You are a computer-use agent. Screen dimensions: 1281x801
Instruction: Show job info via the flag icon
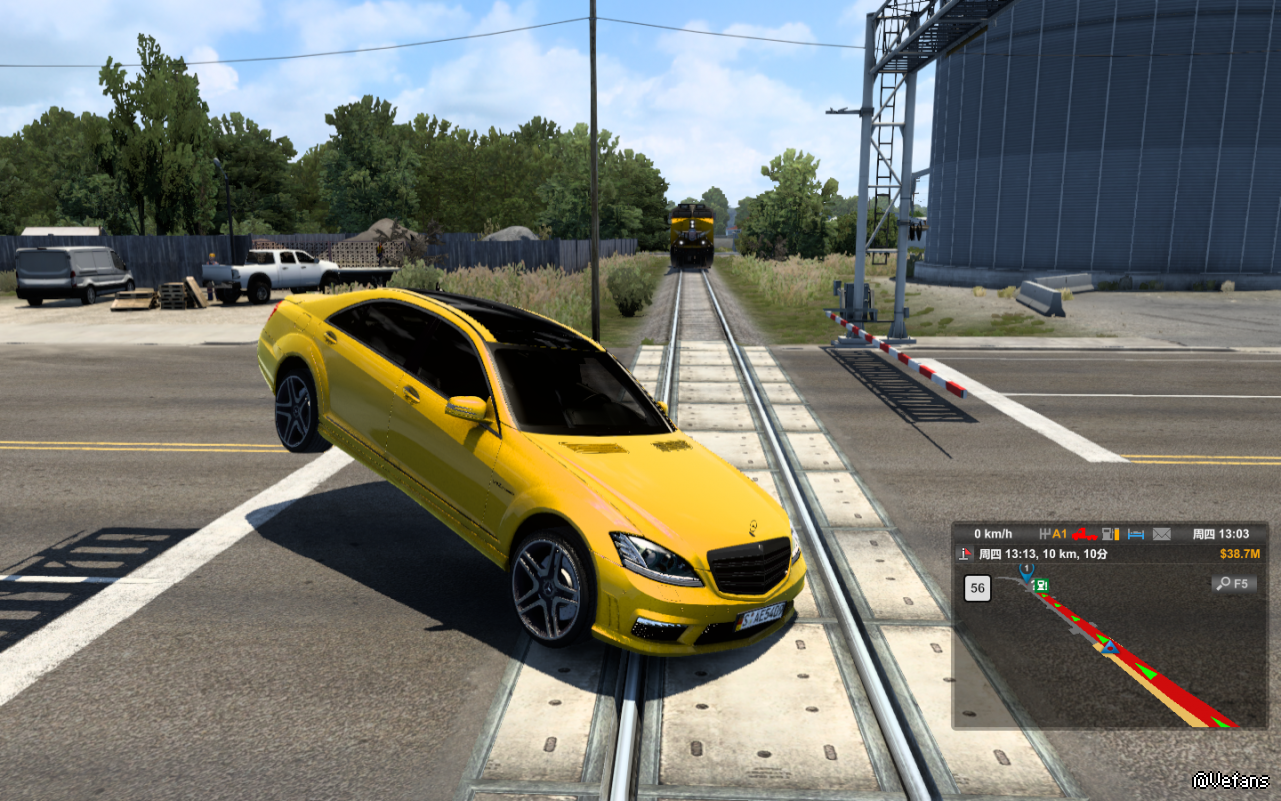pos(965,554)
